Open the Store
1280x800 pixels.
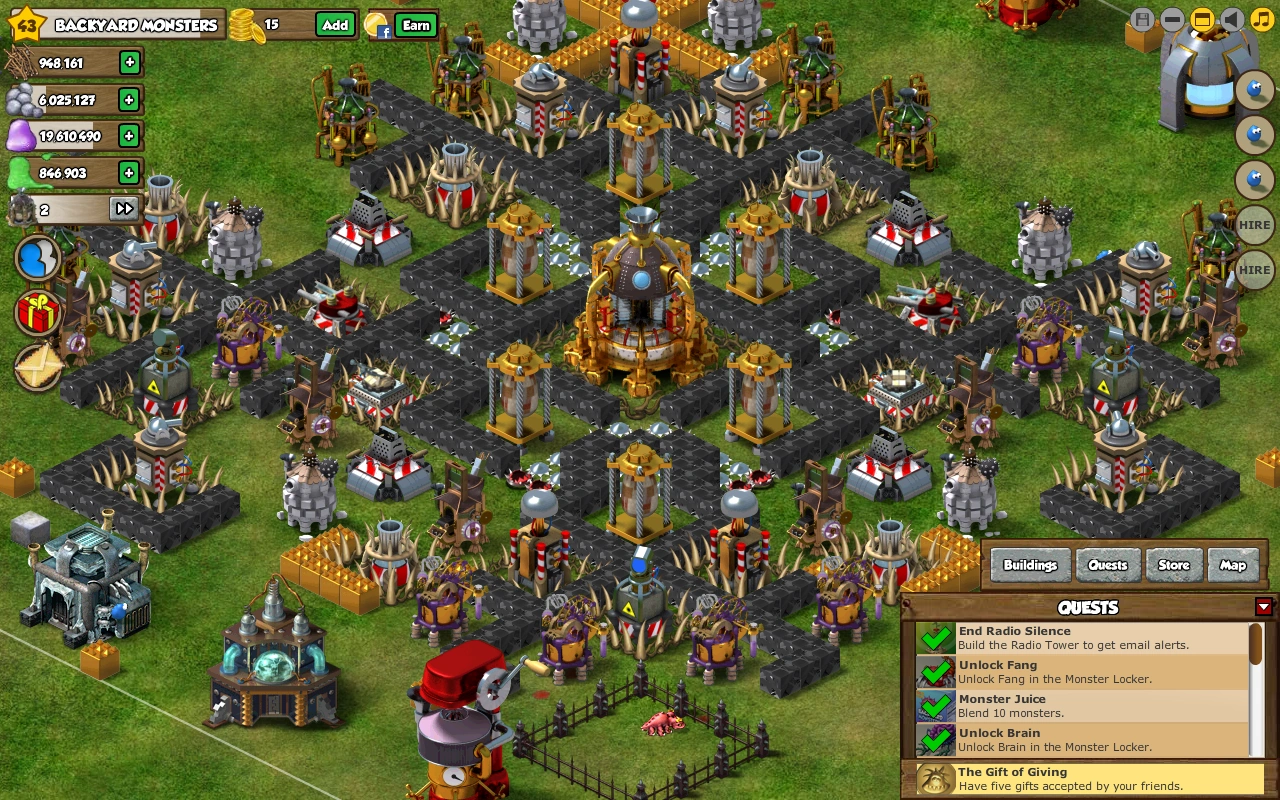[x=1173, y=565]
